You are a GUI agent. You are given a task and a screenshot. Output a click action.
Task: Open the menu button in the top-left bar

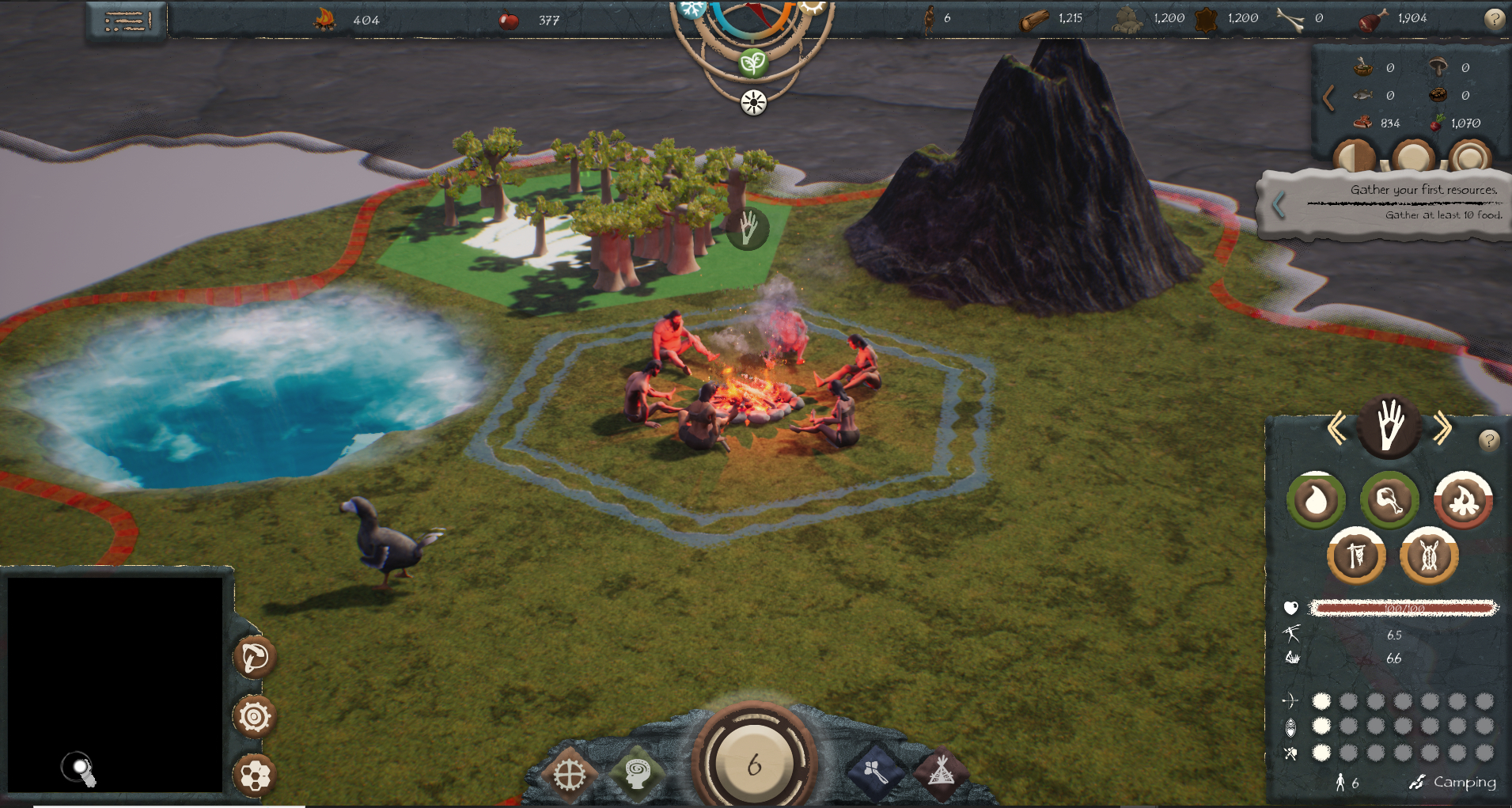pyautogui.click(x=127, y=21)
